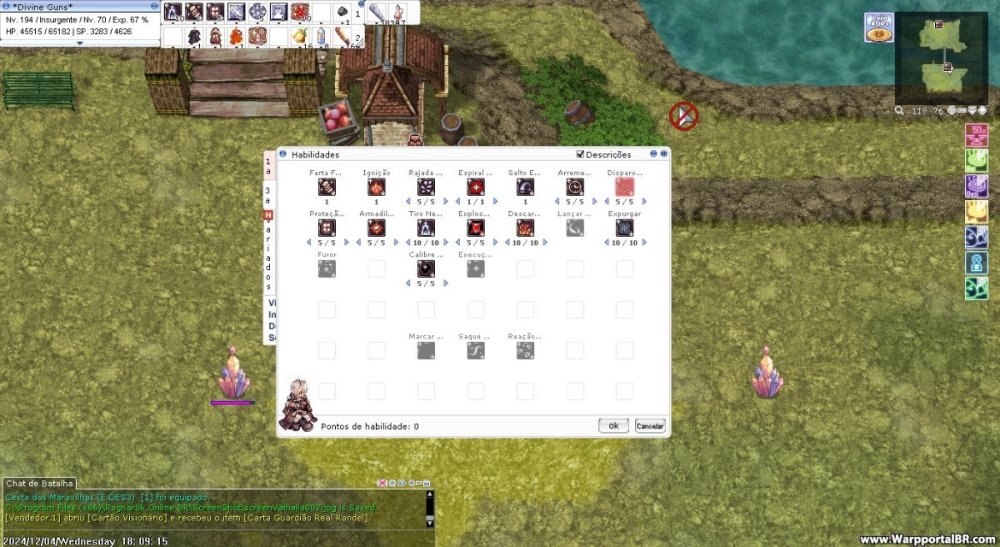Click the minimap magnifier zoom icon

901,111
